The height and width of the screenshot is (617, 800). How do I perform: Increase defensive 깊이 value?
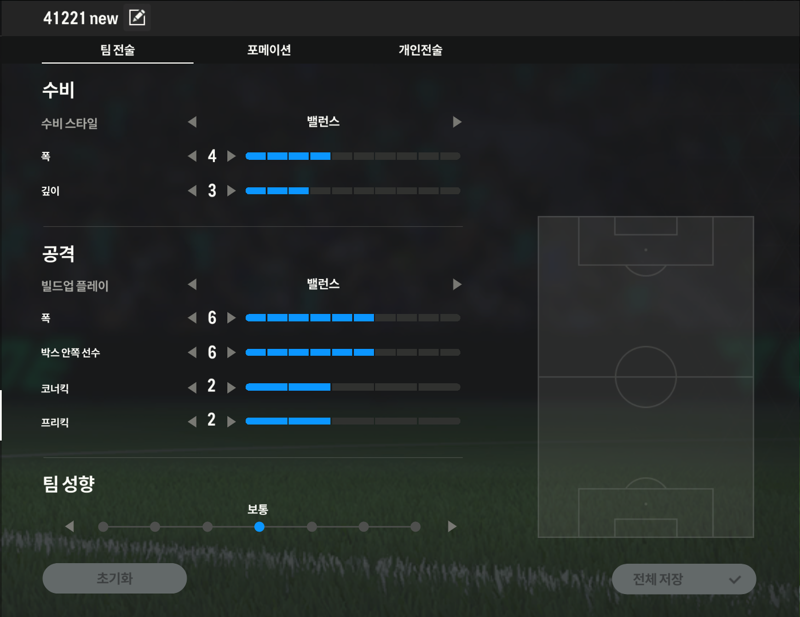[232, 190]
